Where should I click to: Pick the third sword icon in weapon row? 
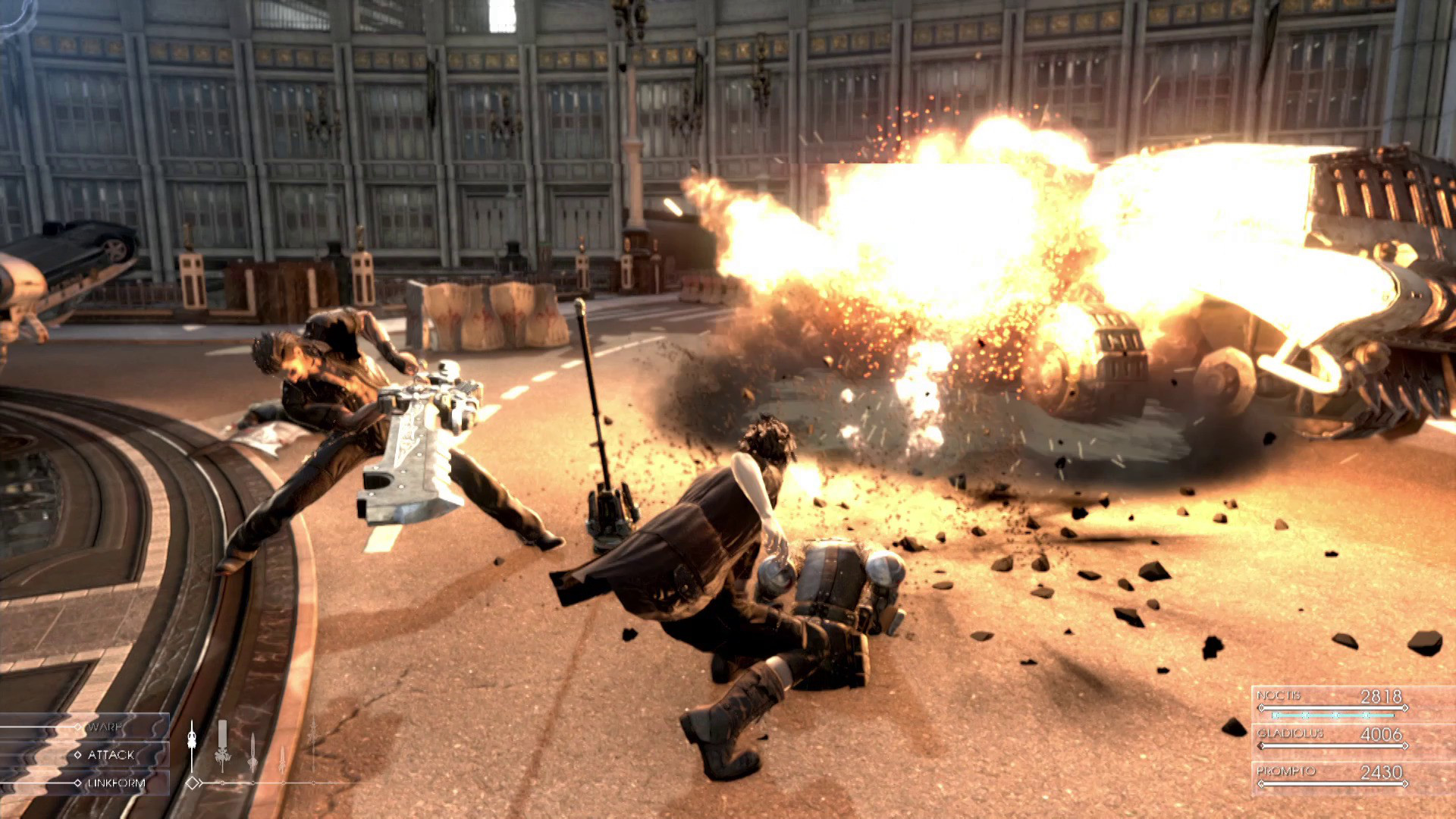click(x=253, y=751)
